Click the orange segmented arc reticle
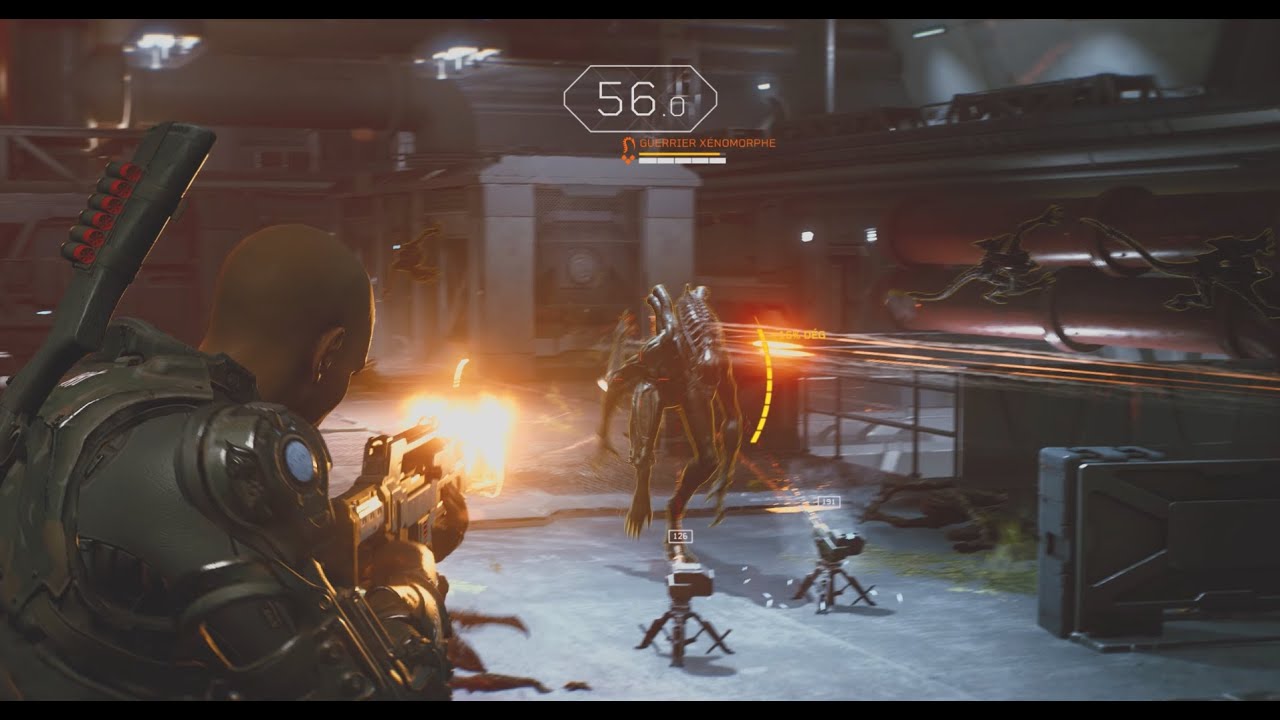The height and width of the screenshot is (720, 1280). (766, 385)
